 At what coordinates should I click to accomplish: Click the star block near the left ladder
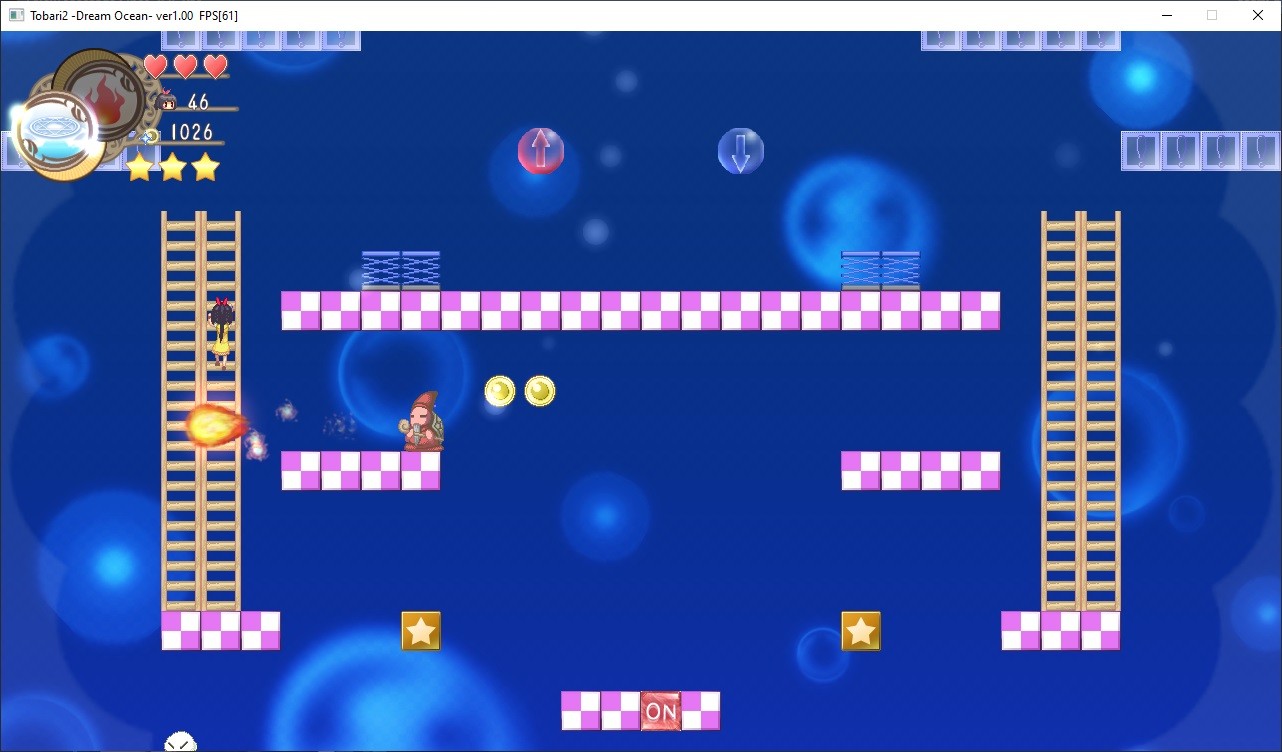coord(420,631)
